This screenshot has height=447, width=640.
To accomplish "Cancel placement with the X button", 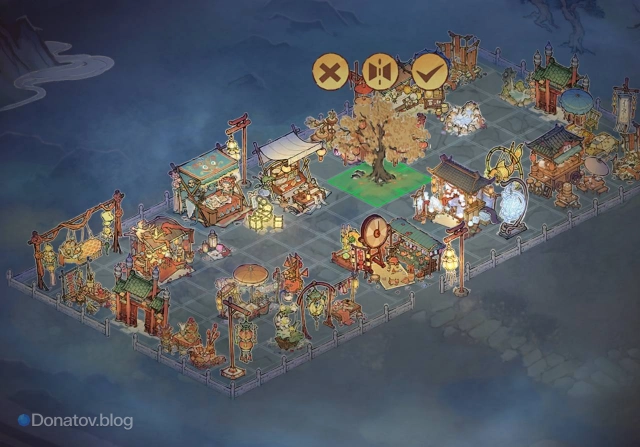I will 331,72.
